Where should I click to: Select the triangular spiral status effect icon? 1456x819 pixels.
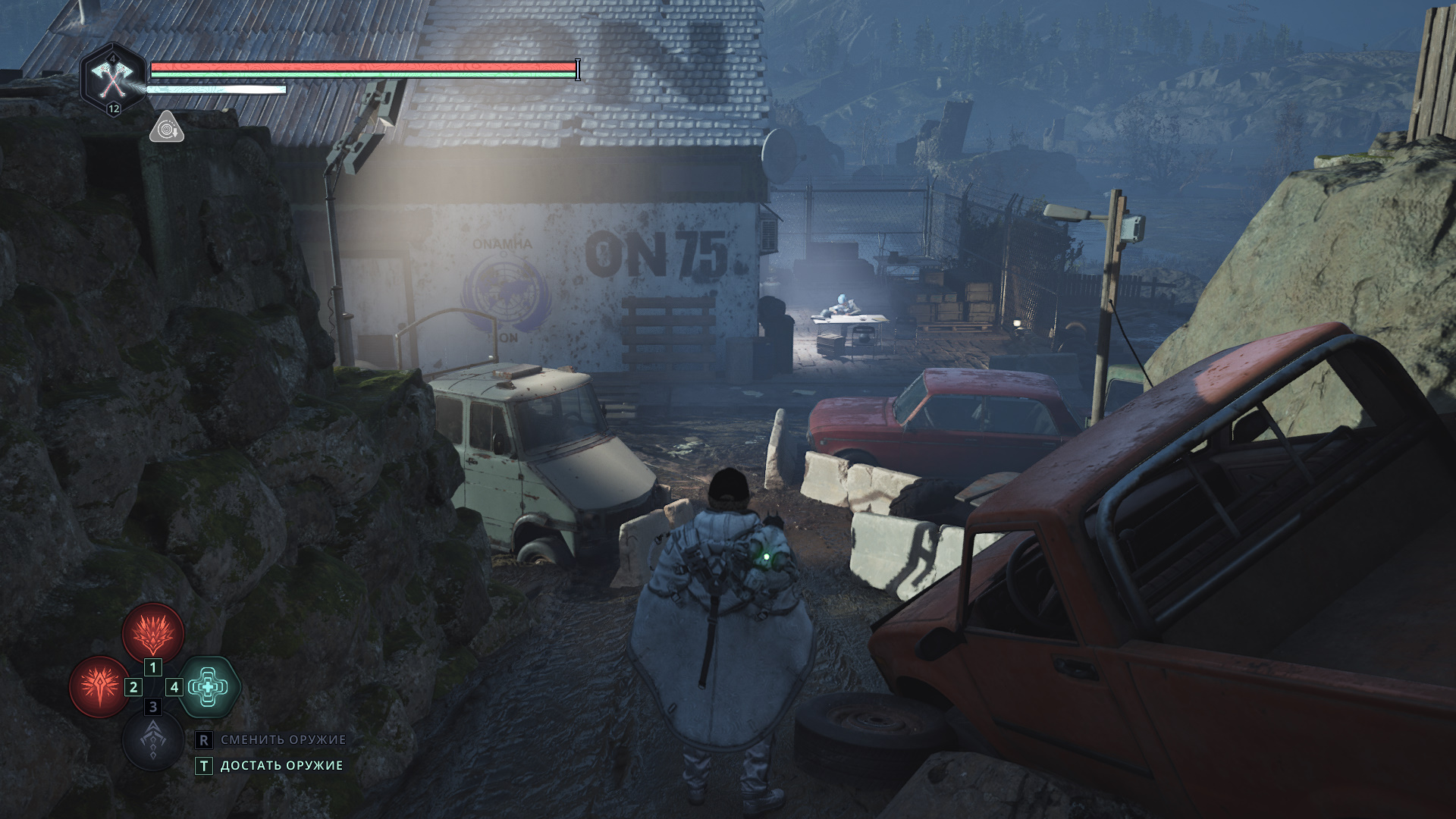[x=166, y=128]
